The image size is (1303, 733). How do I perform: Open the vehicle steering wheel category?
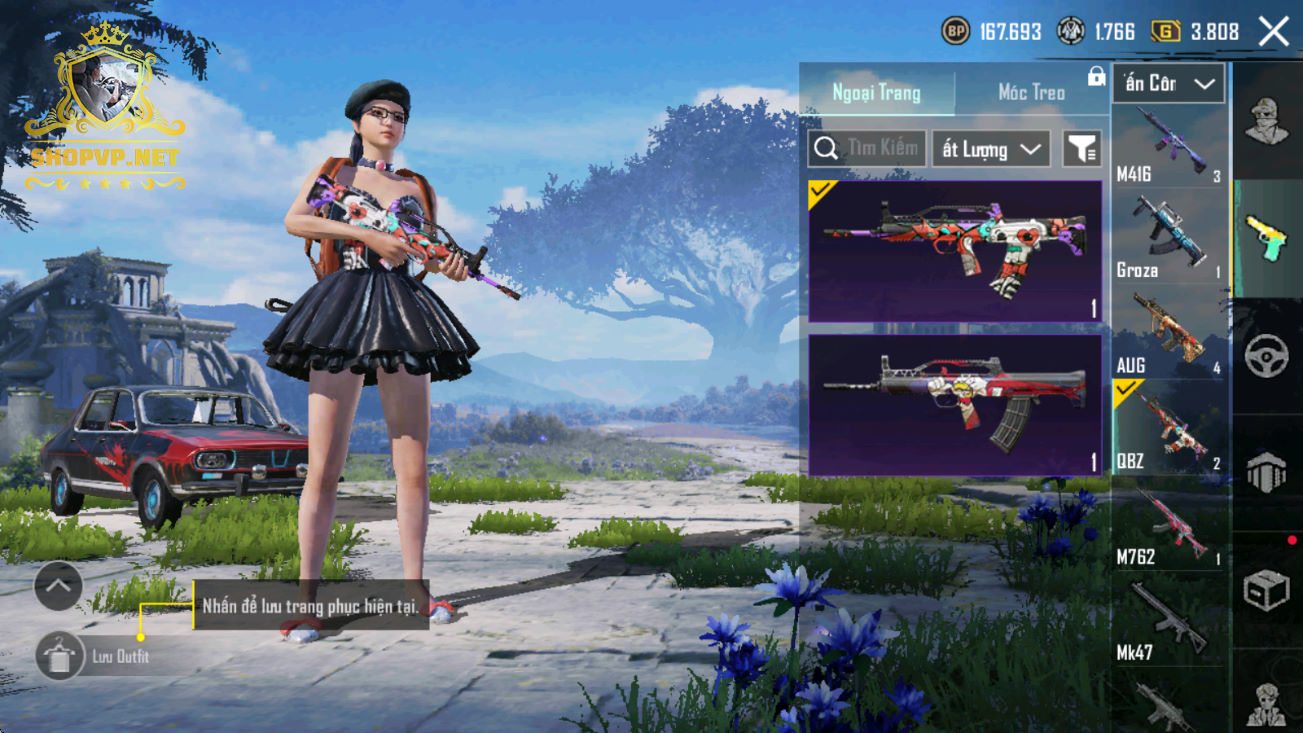pyautogui.click(x=1267, y=356)
